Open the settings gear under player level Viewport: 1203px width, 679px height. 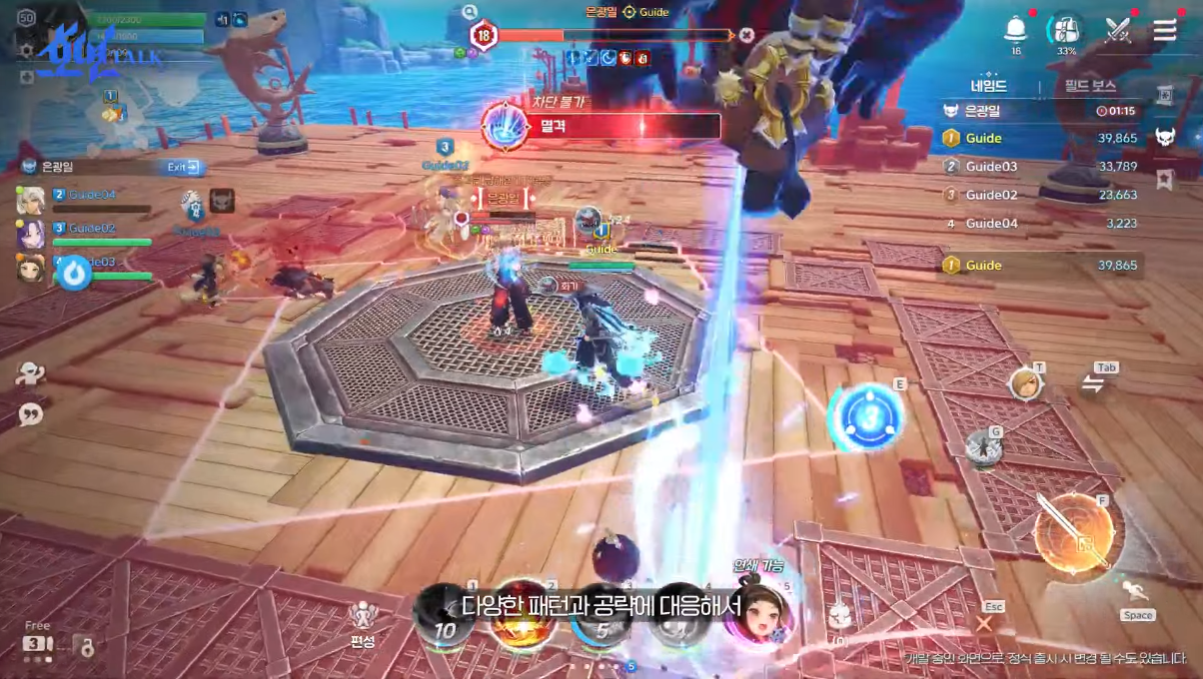(x=27, y=49)
